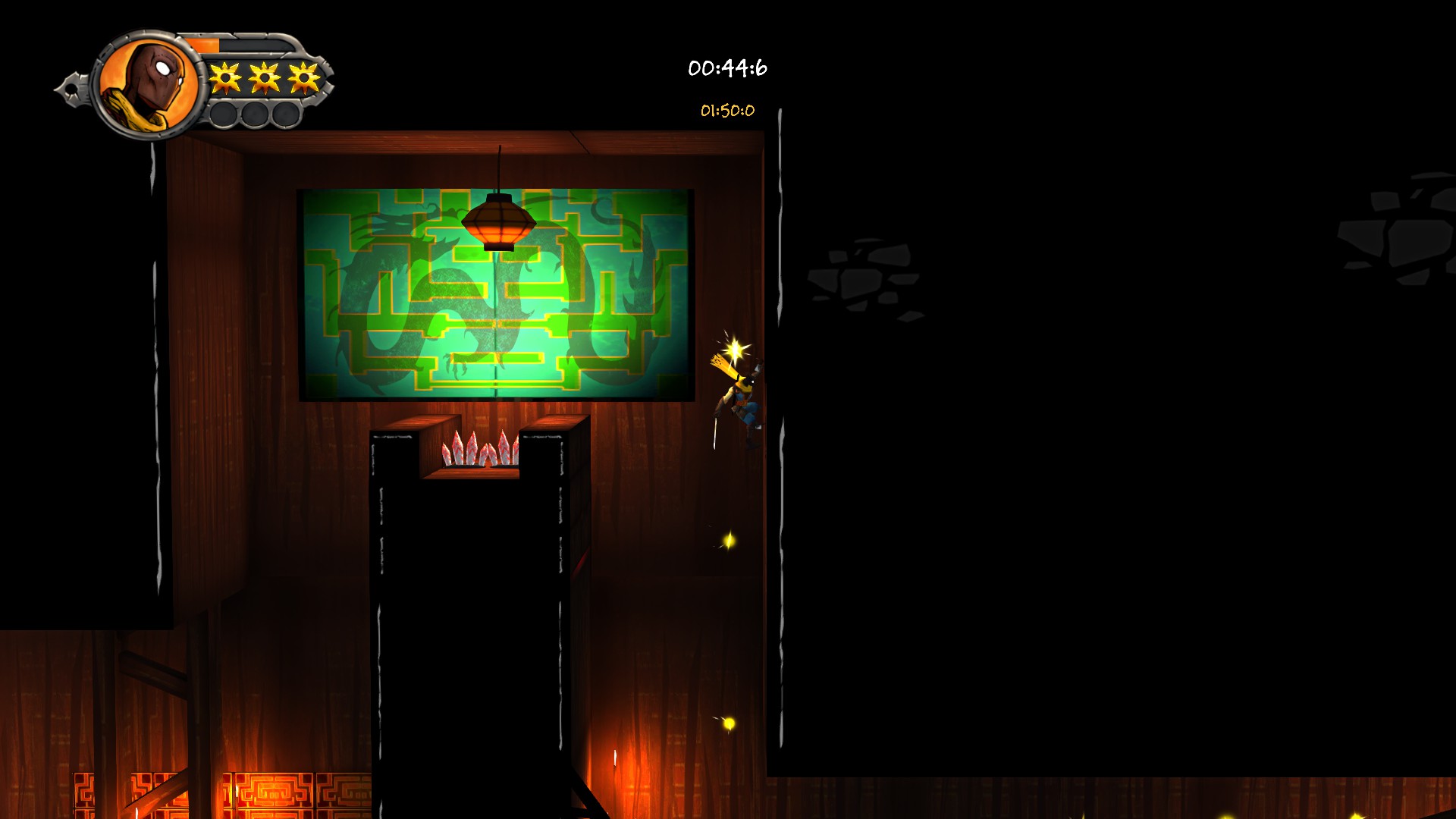
Task: Click the masked ninja portrait
Action: pos(151,85)
